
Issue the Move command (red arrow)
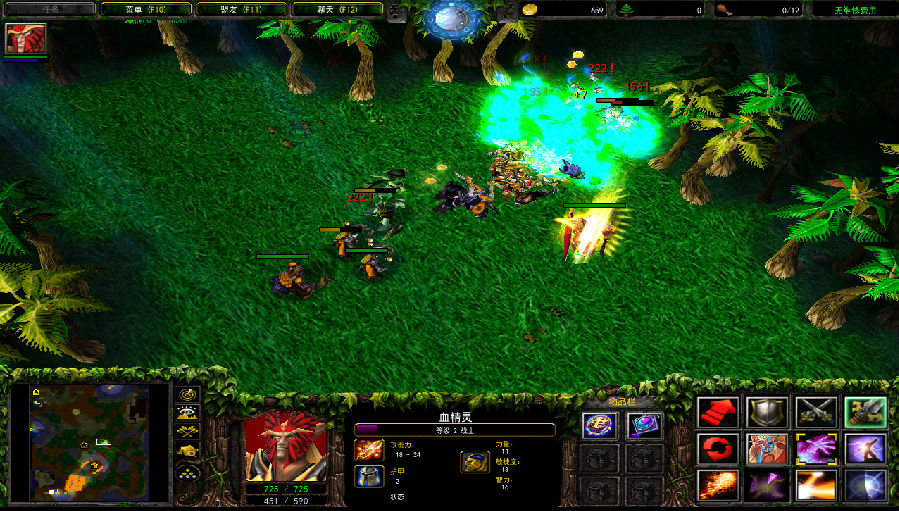[x=719, y=412]
